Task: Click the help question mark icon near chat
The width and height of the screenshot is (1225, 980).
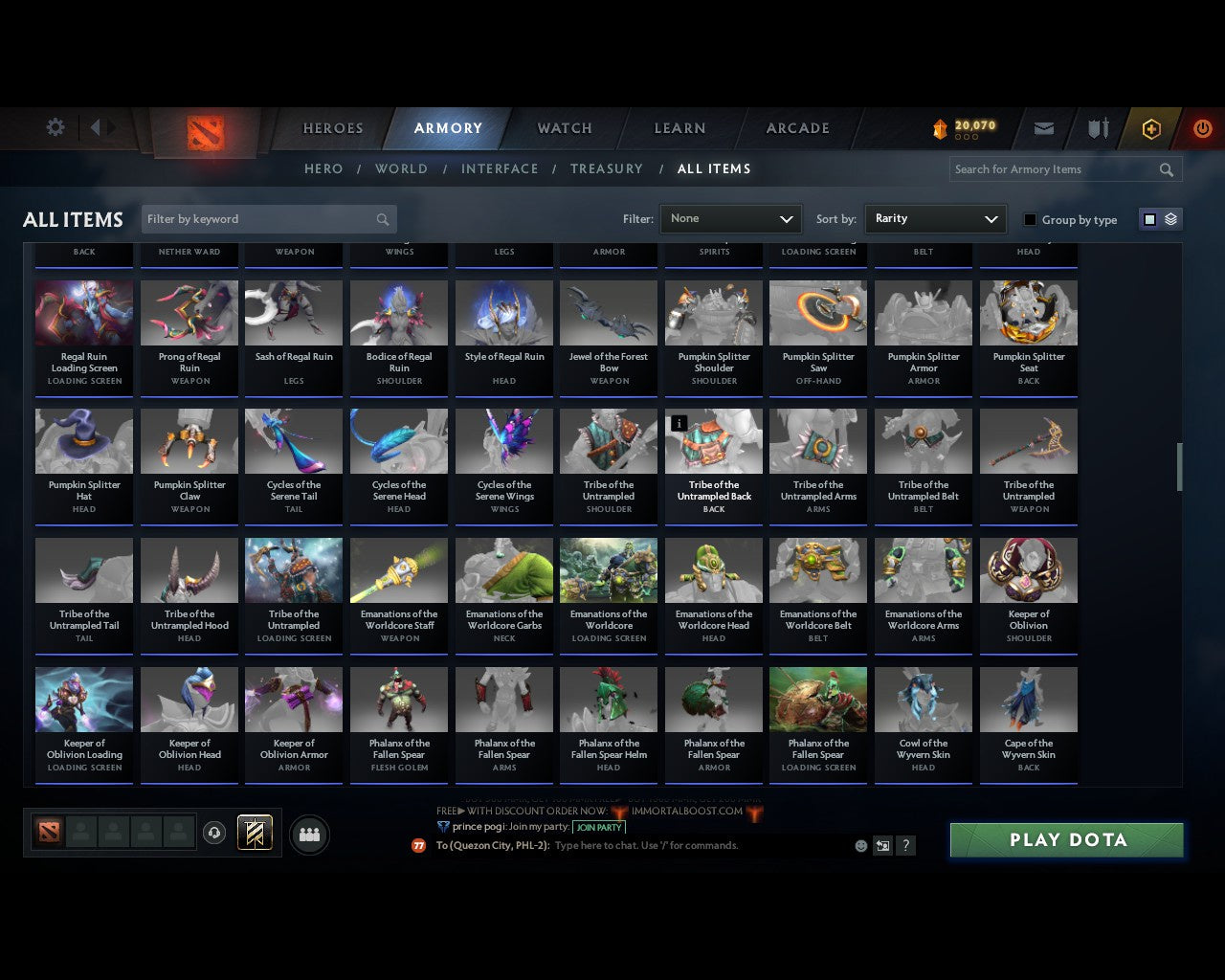Action: tap(905, 845)
